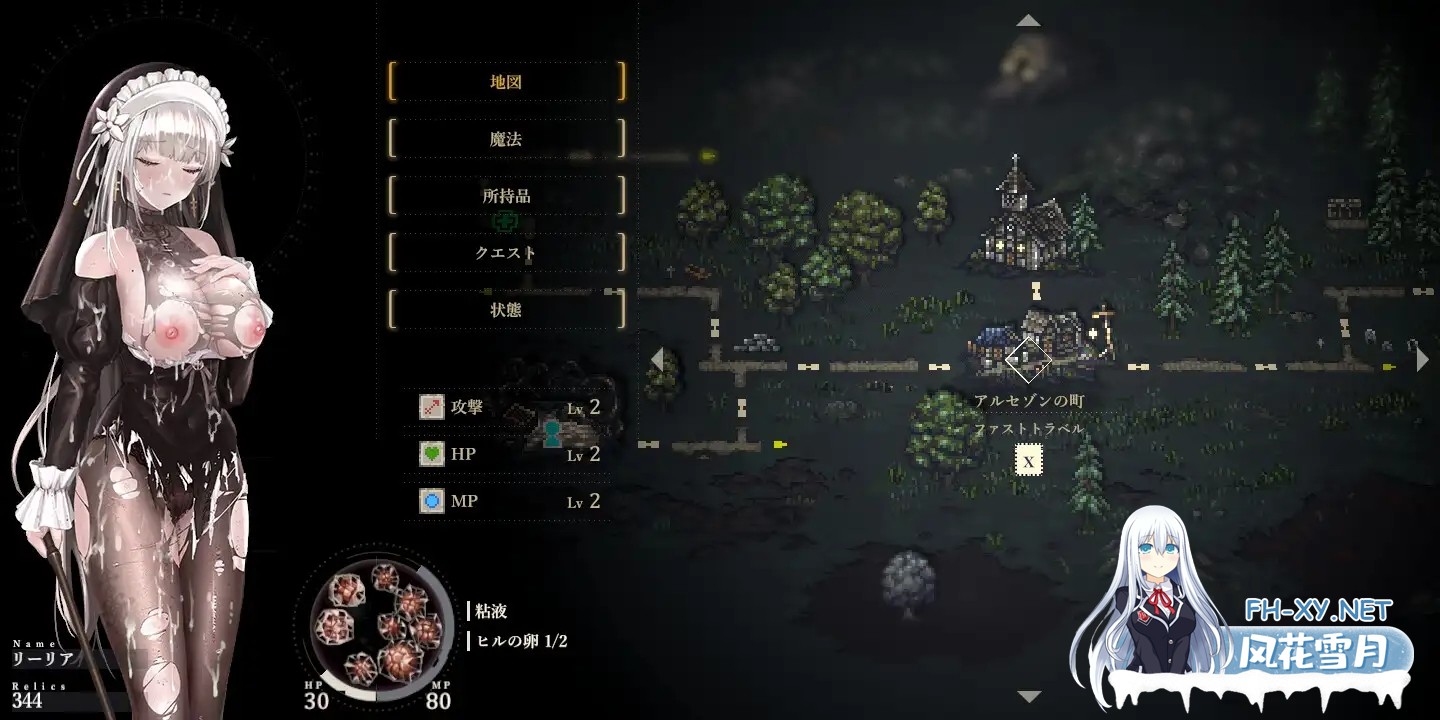
Task: Click the blue MP orb icon
Action: [430, 501]
